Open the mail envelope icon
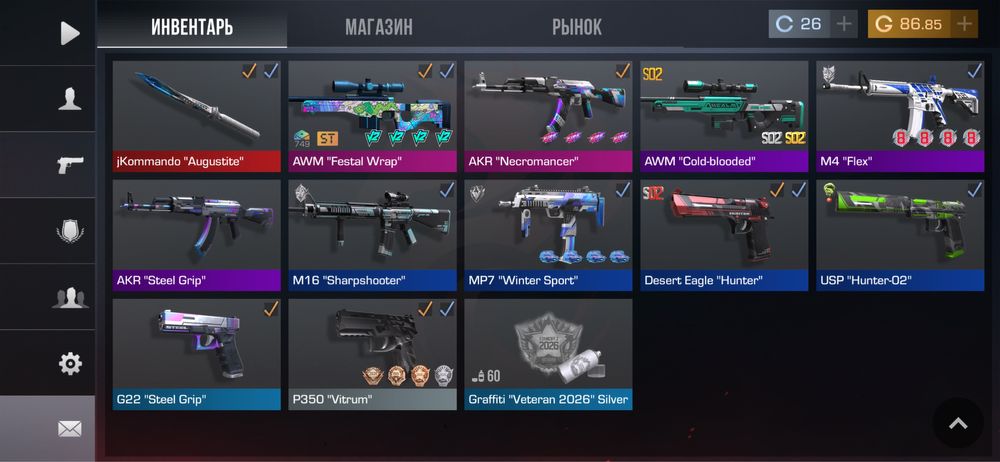The width and height of the screenshot is (1000, 462). pyautogui.click(x=69, y=429)
